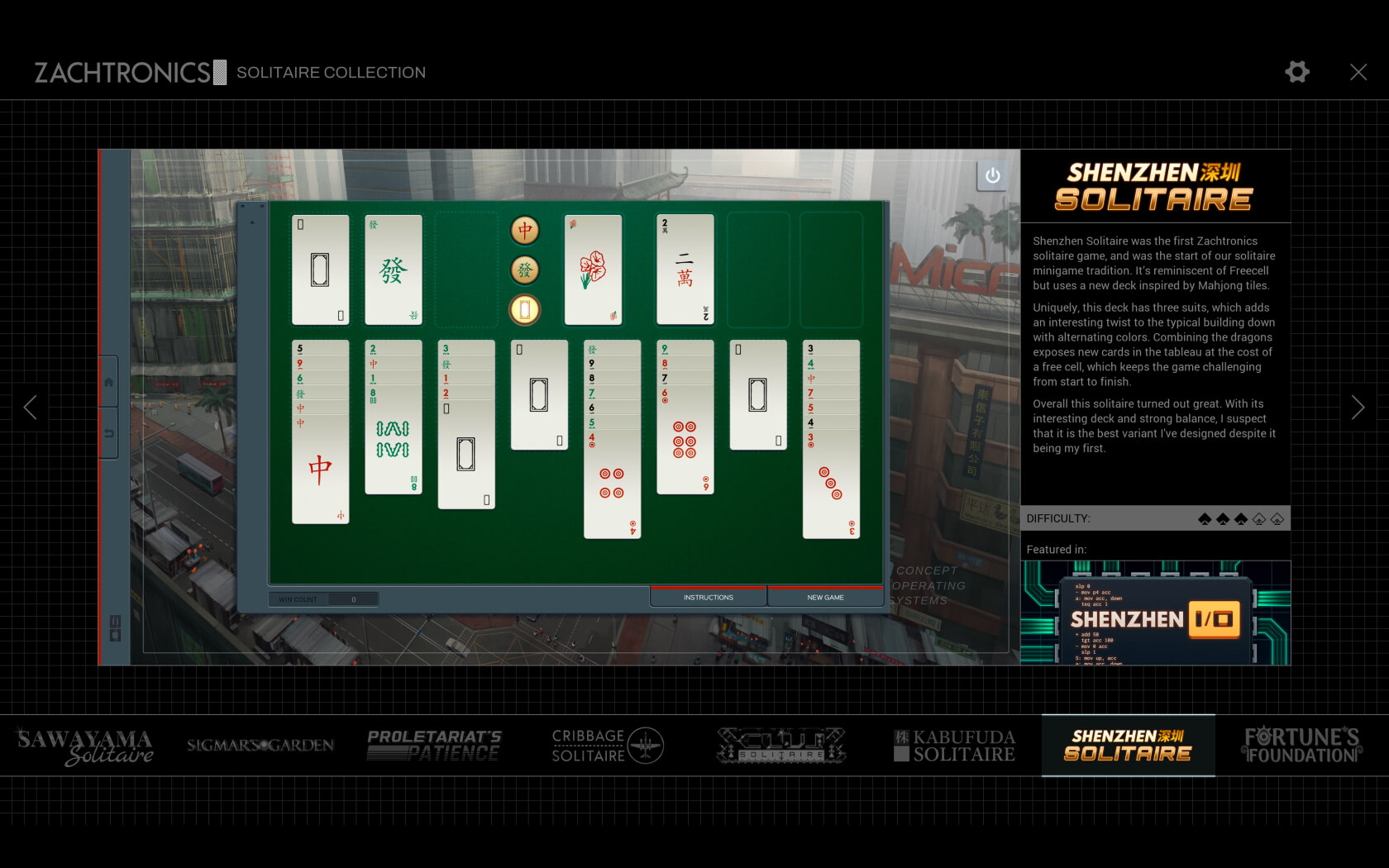1389x868 pixels.
Task: Select Sigmar's Garden tab
Action: [260, 746]
